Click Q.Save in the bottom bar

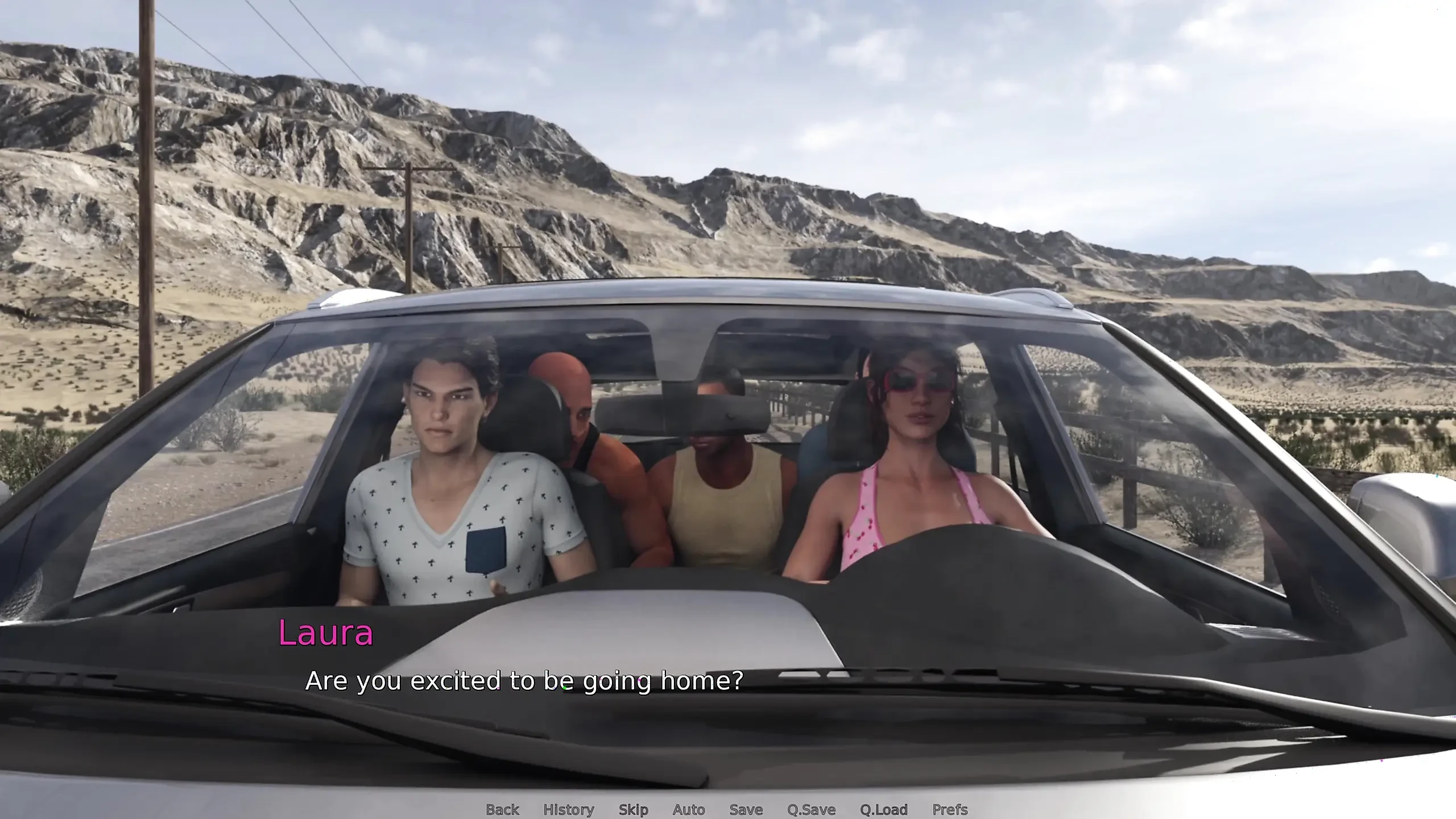click(x=812, y=810)
